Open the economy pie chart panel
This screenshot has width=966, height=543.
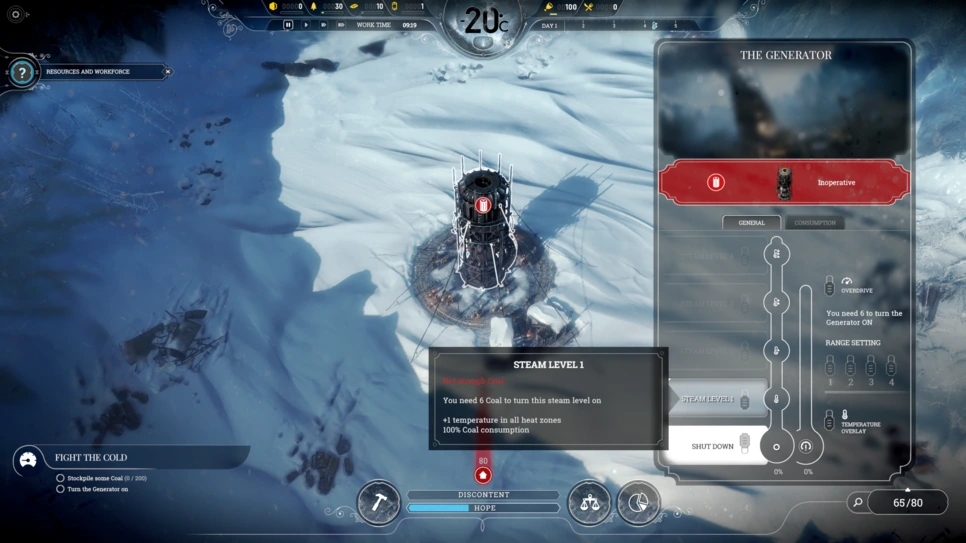tap(638, 503)
